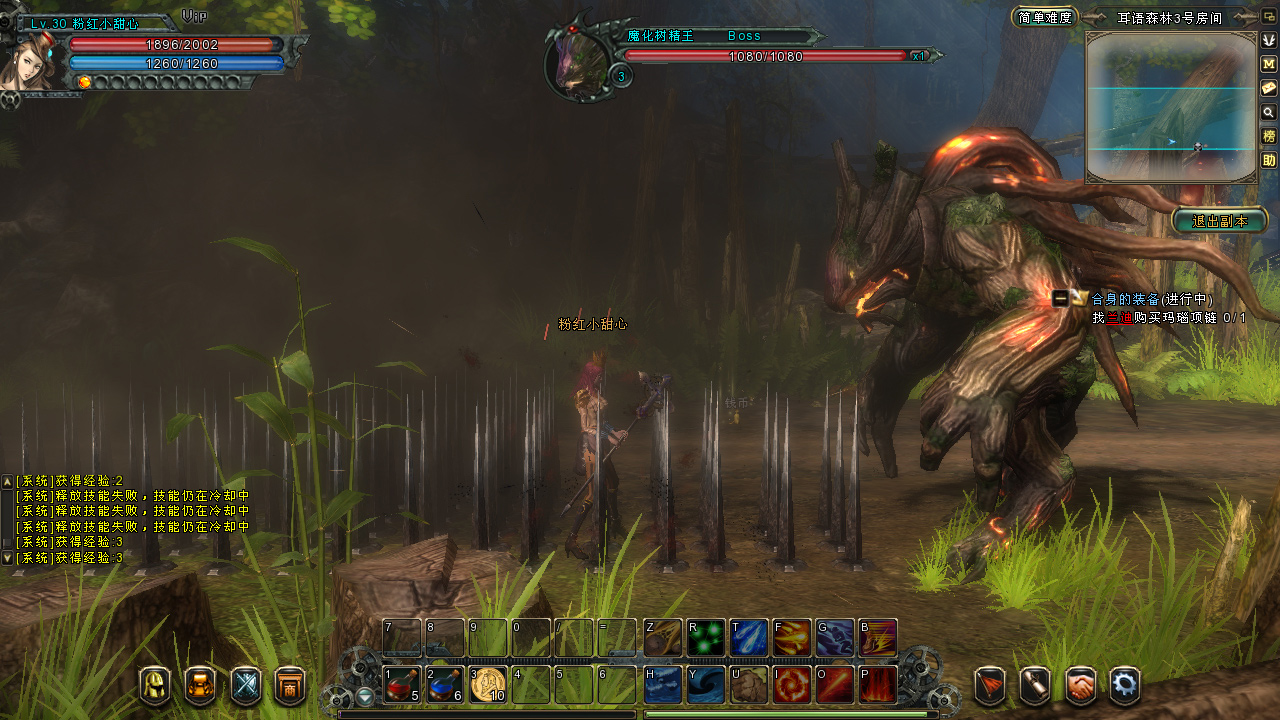The image size is (1280, 720).
Task: Open the envelope mail icon
Action: coord(1269,88)
